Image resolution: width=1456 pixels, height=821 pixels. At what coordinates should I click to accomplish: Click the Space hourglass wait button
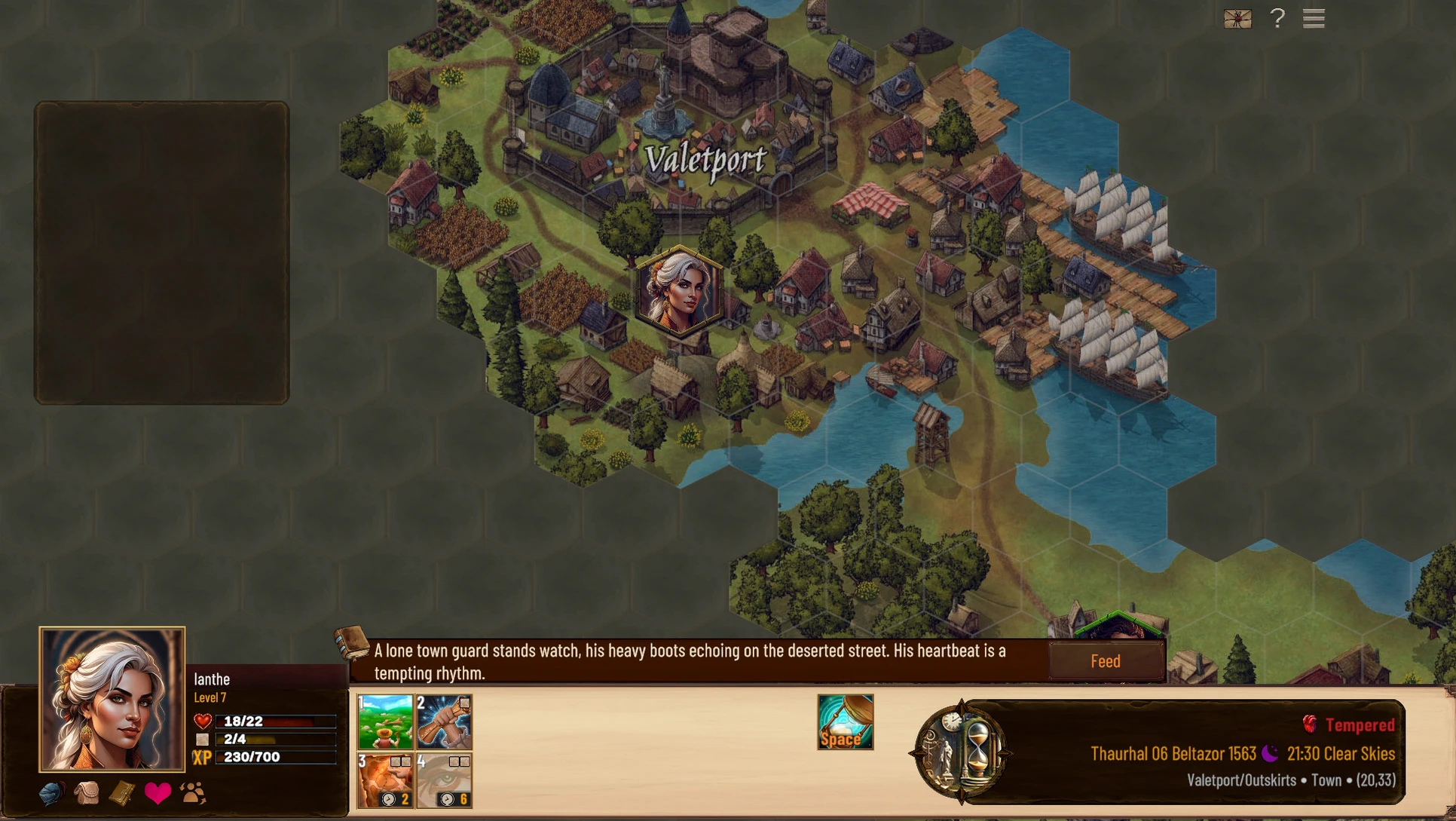click(845, 721)
